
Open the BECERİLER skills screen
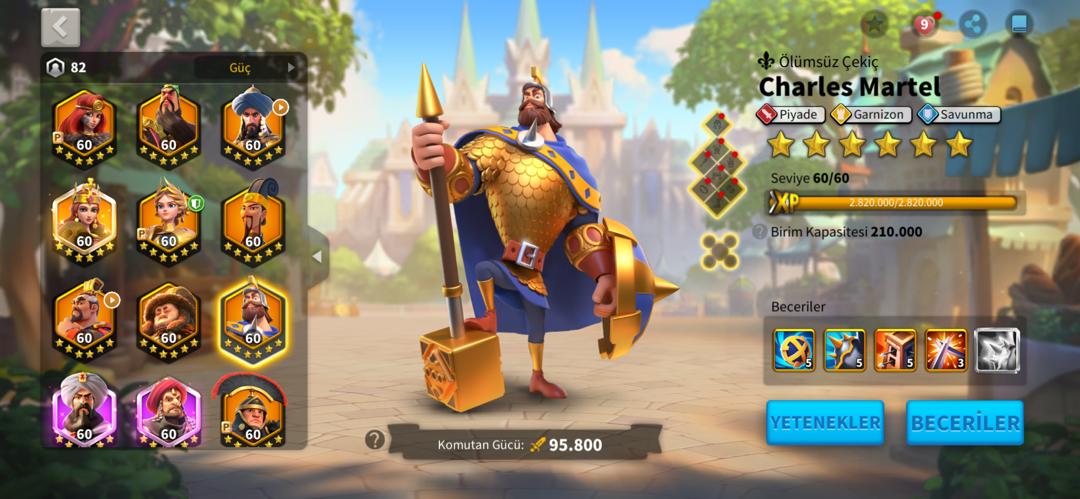[x=964, y=422]
